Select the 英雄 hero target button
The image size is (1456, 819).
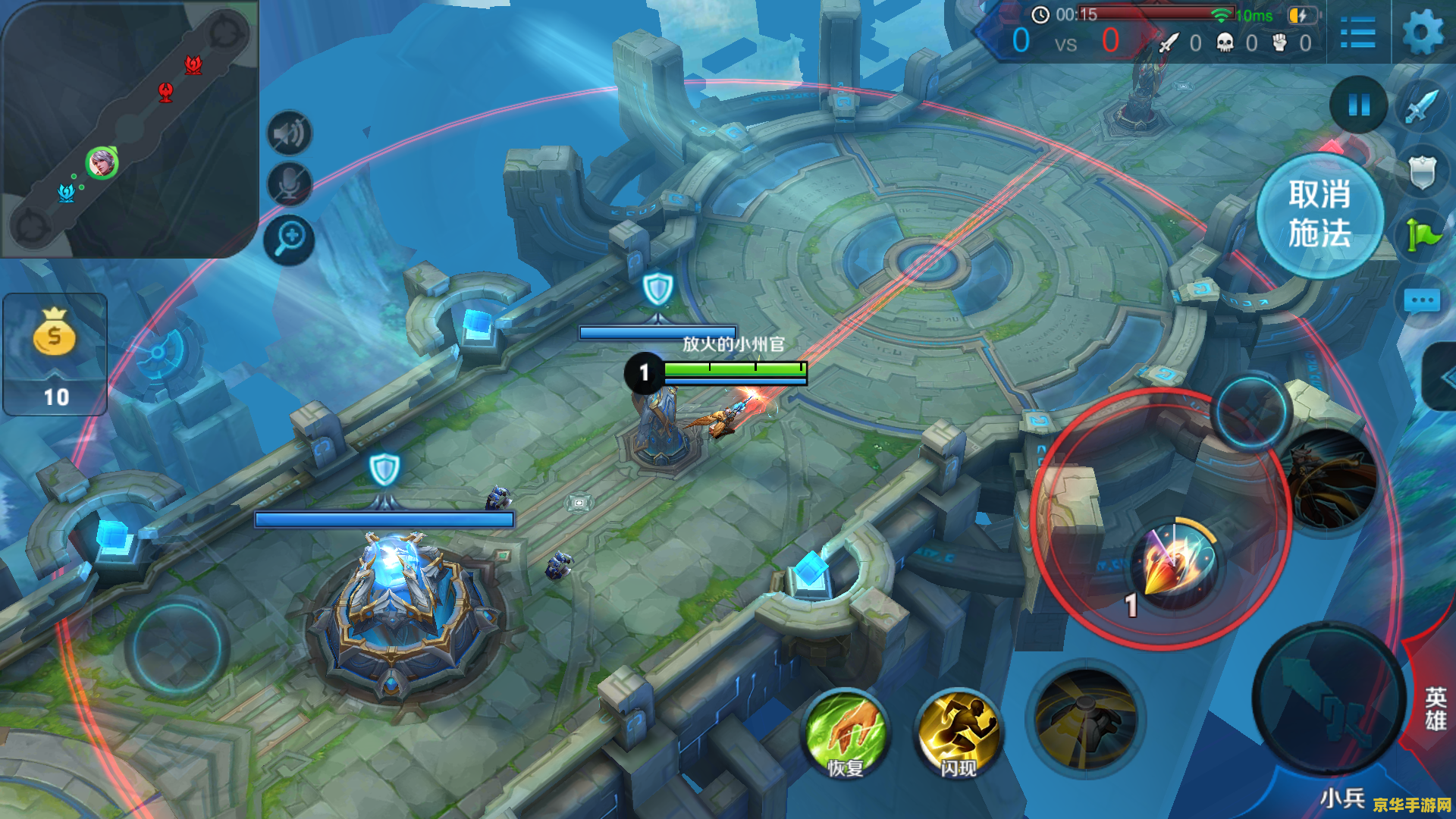pyautogui.click(x=1435, y=708)
